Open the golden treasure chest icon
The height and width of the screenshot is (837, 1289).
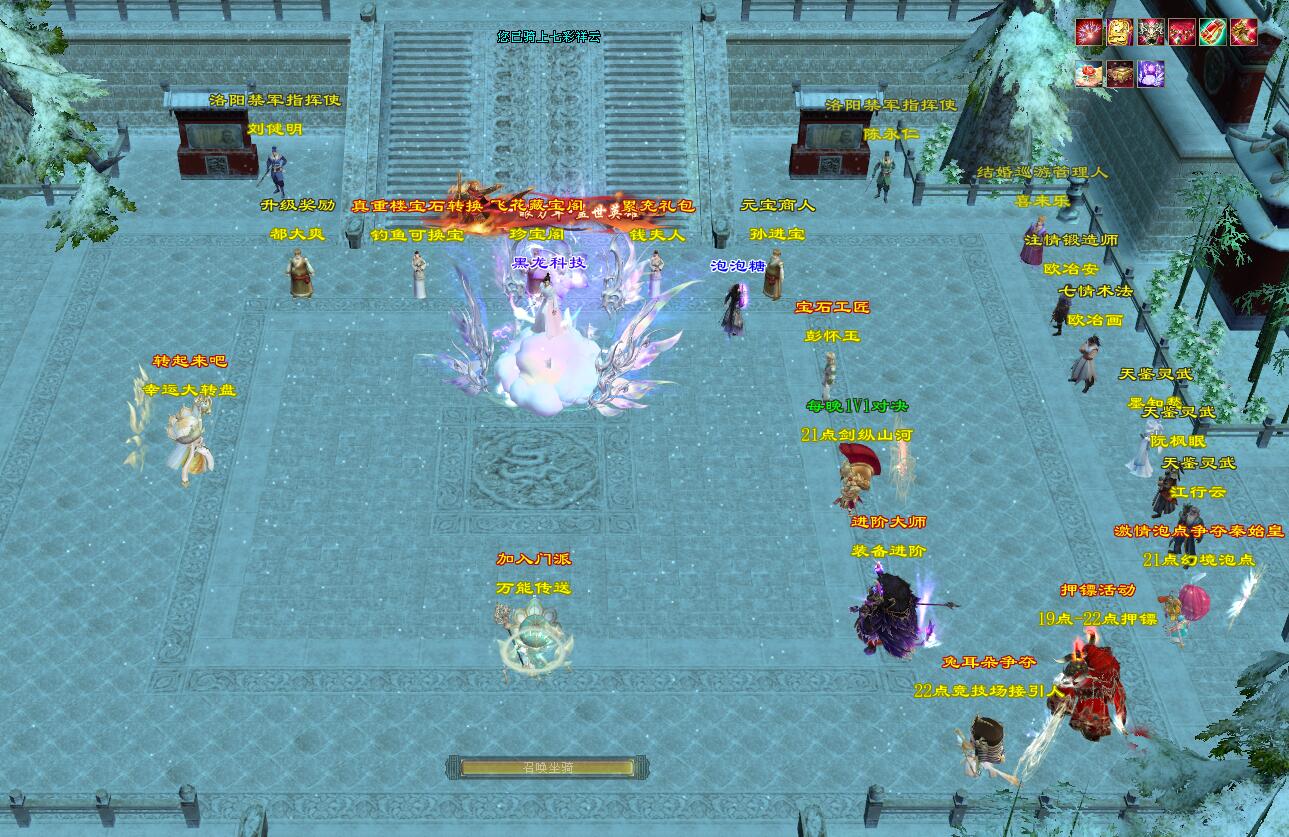[x=1119, y=73]
